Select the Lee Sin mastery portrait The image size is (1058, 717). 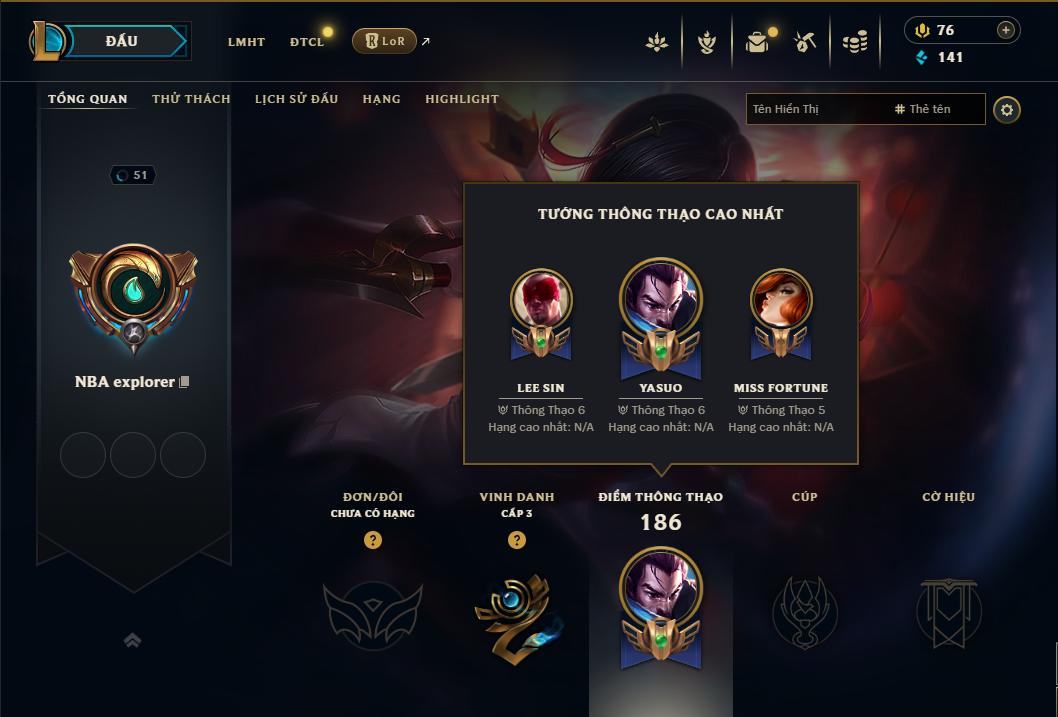541,300
